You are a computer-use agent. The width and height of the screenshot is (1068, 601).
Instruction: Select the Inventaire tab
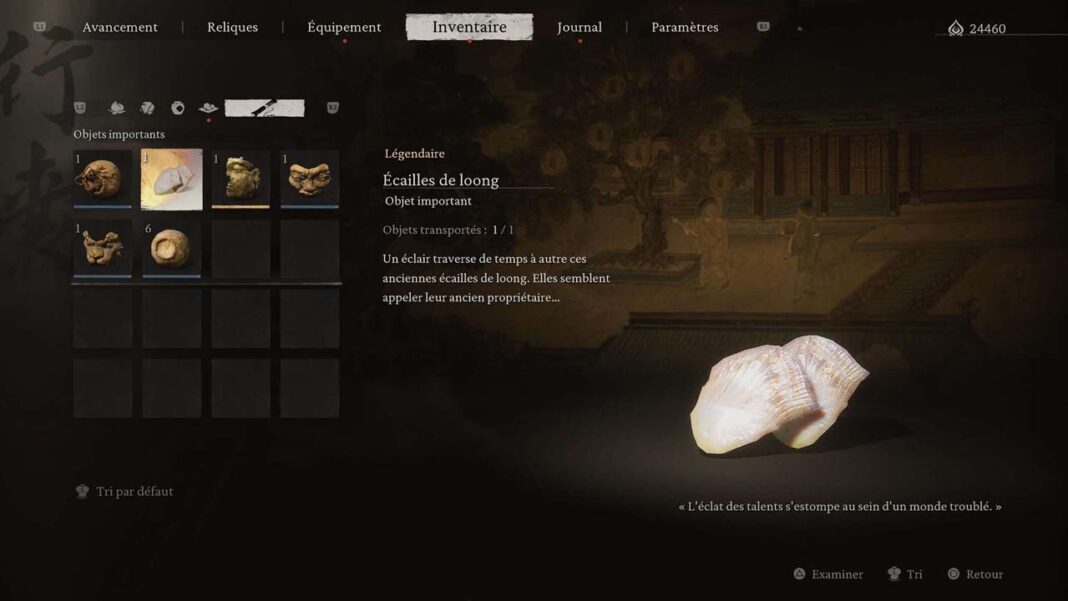(x=469, y=27)
